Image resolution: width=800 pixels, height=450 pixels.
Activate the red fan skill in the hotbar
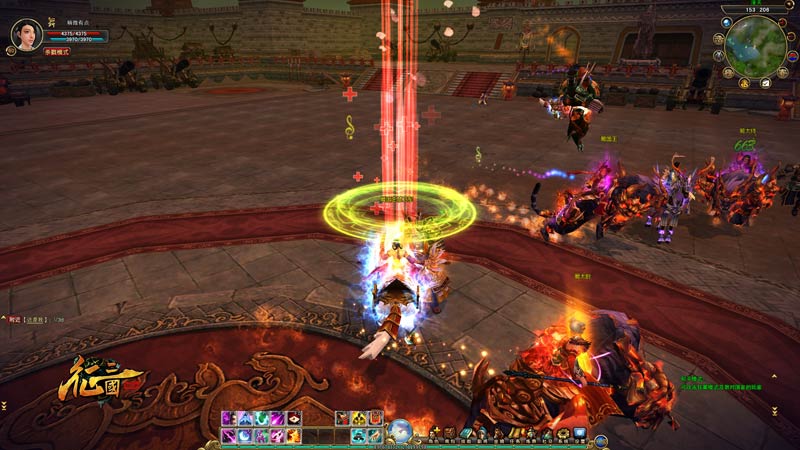(294, 418)
